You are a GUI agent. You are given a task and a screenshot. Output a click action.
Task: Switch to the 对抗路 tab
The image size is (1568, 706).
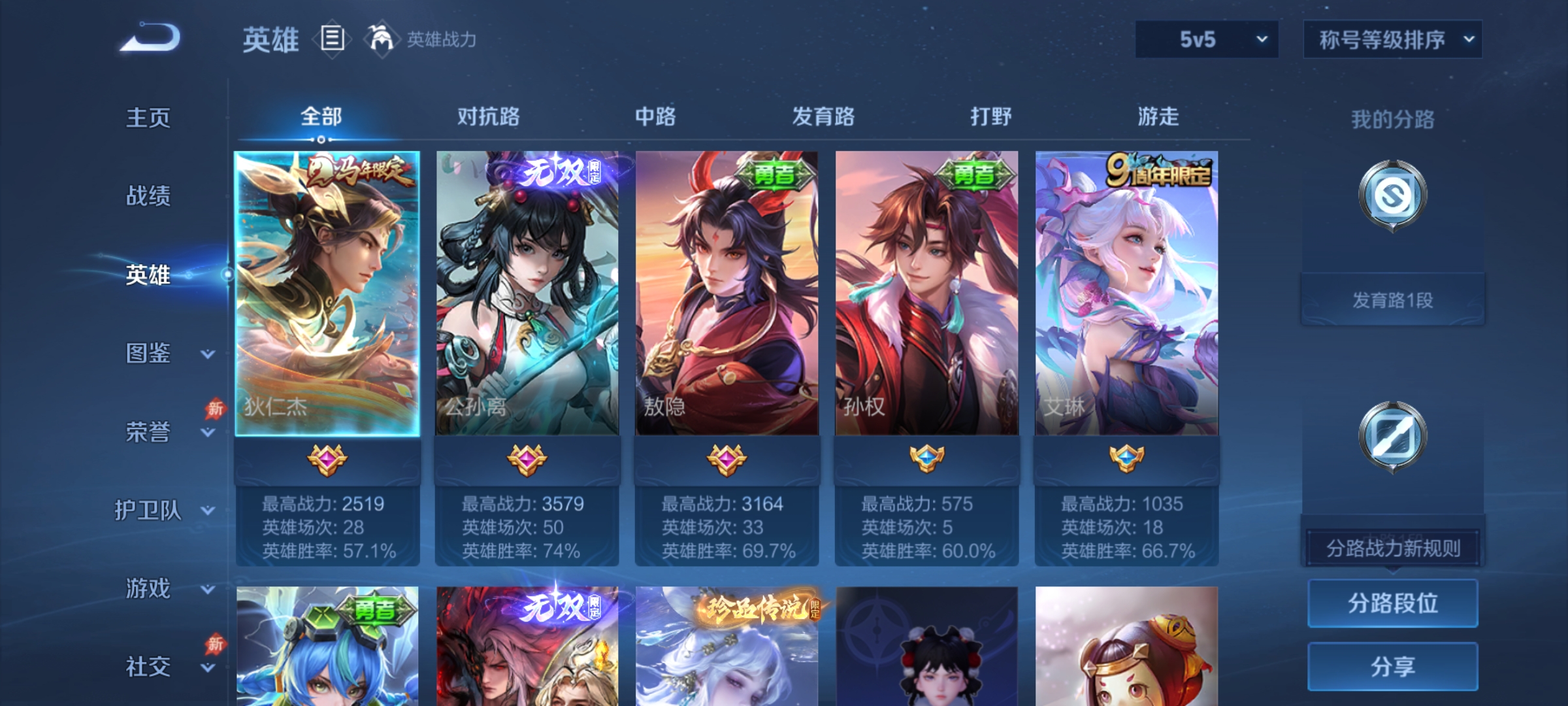tap(488, 116)
